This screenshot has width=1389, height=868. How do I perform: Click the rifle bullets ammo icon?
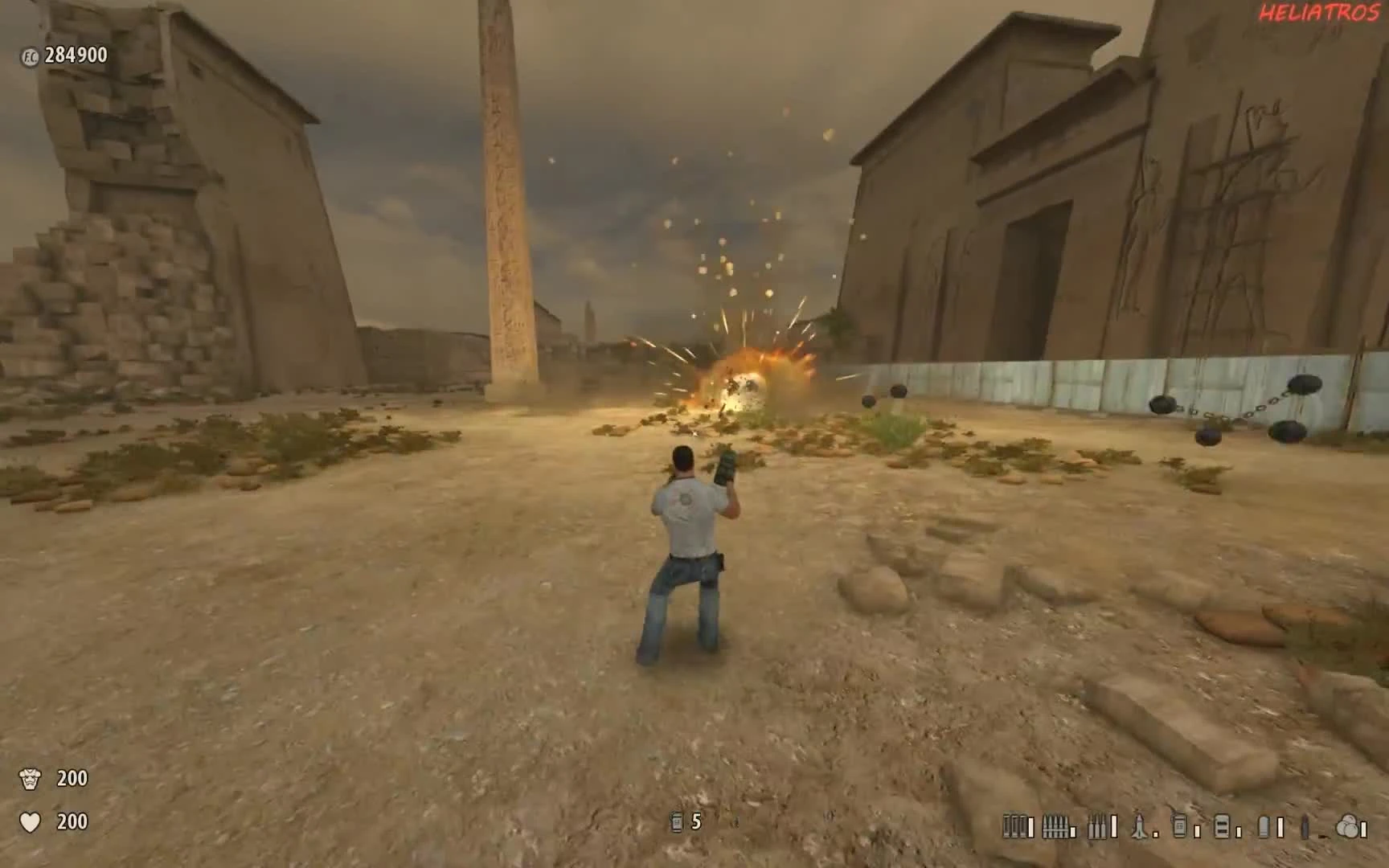(1098, 826)
